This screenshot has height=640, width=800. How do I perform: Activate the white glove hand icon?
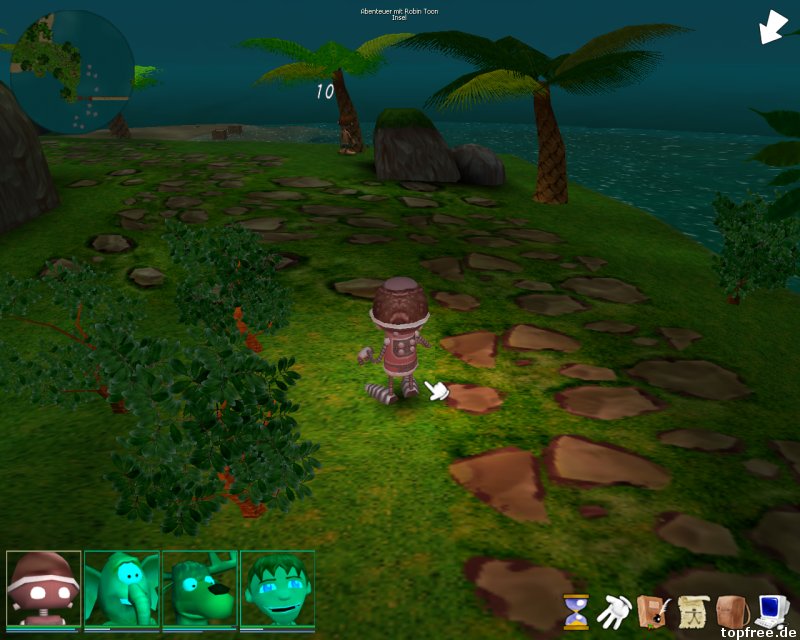612,610
